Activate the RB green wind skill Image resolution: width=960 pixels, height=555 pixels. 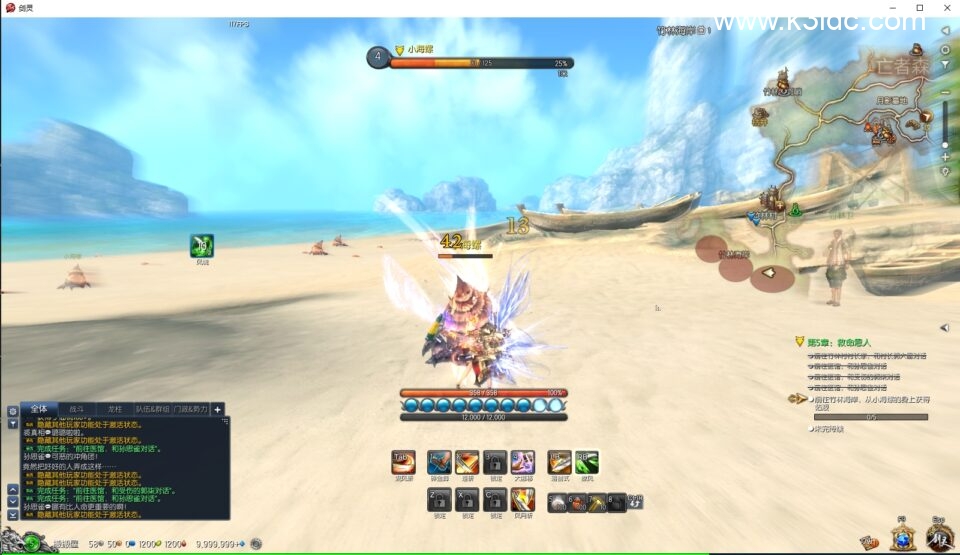click(x=587, y=462)
